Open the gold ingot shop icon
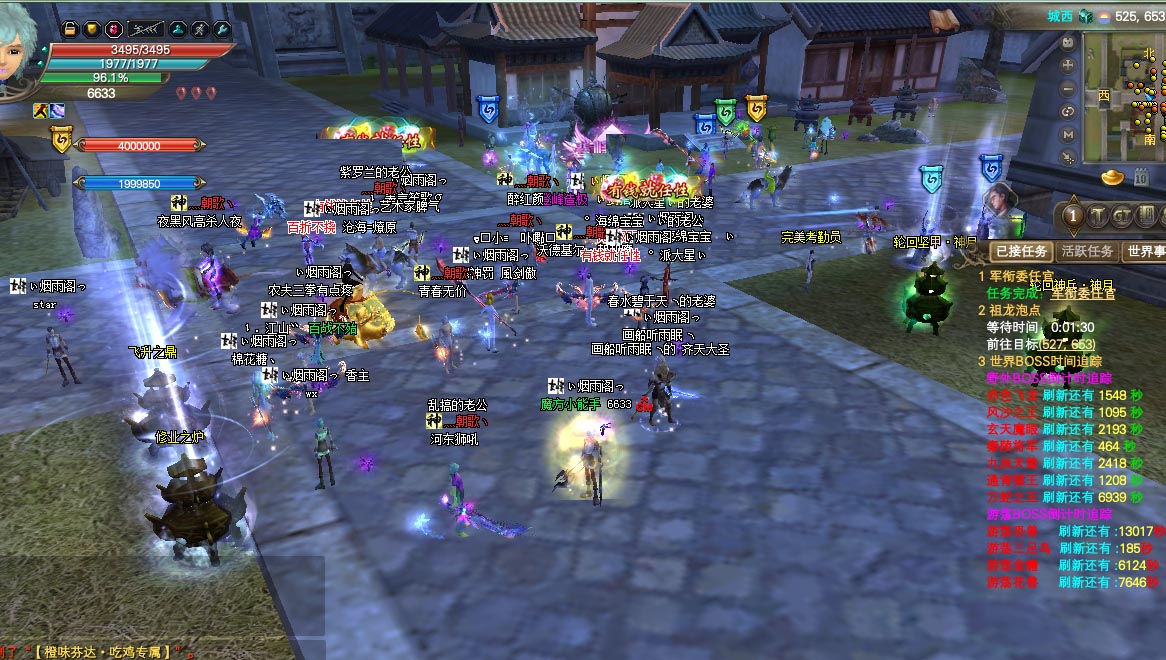 tap(1113, 178)
